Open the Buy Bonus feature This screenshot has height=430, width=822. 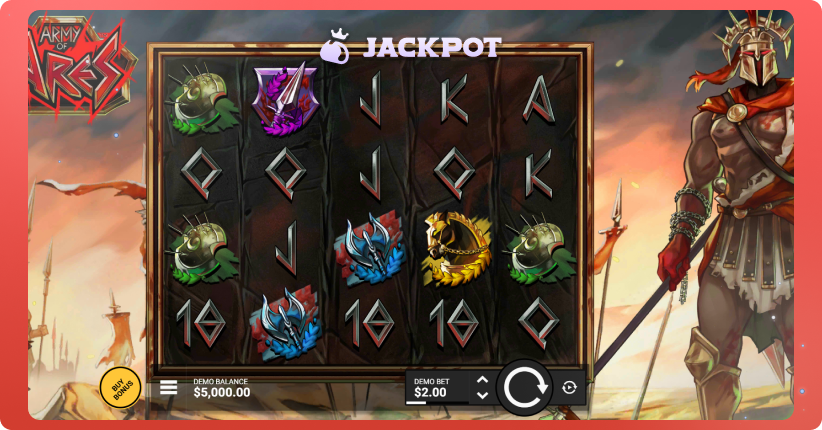pos(120,387)
